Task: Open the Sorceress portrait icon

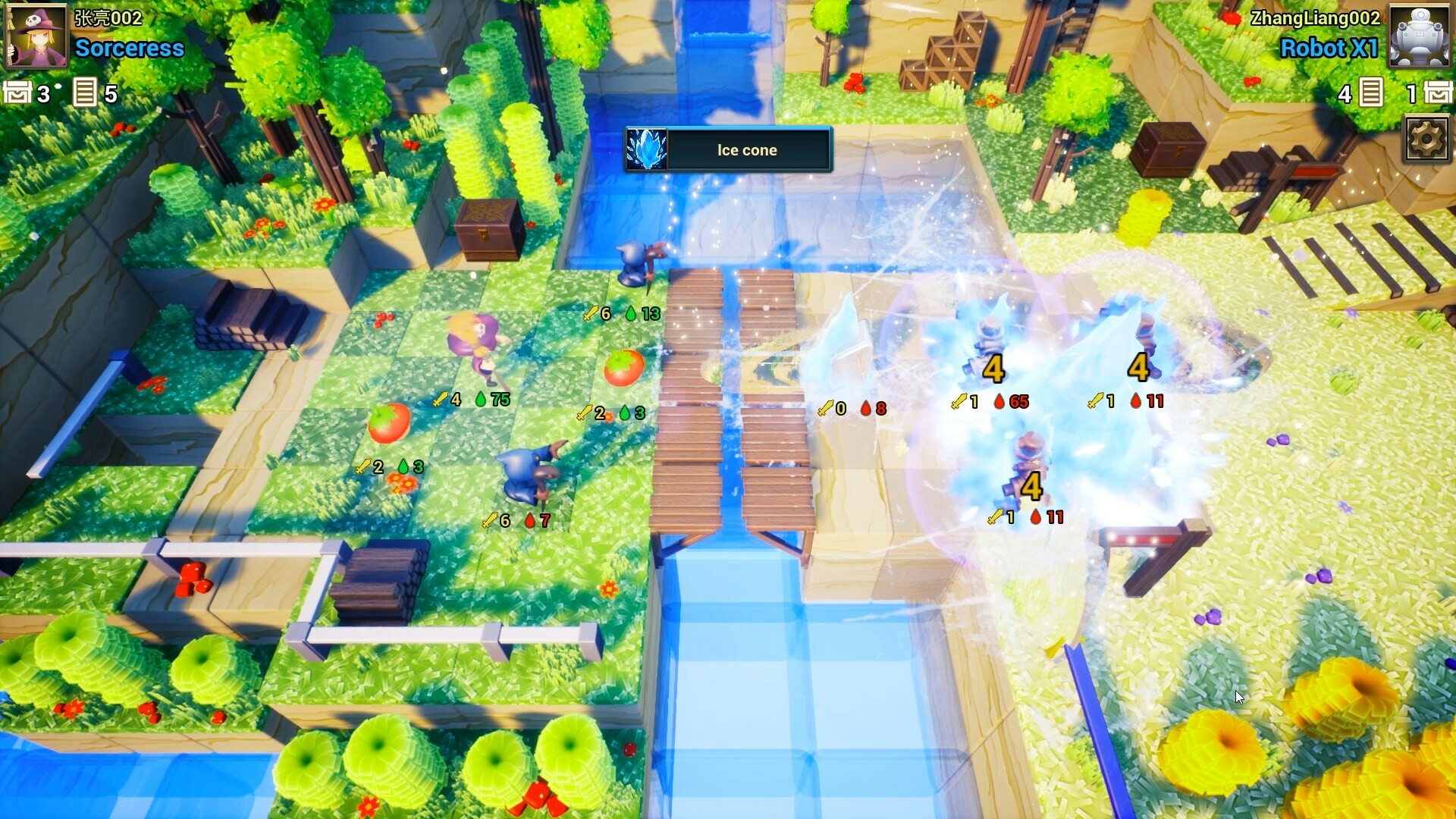Action: [36, 36]
